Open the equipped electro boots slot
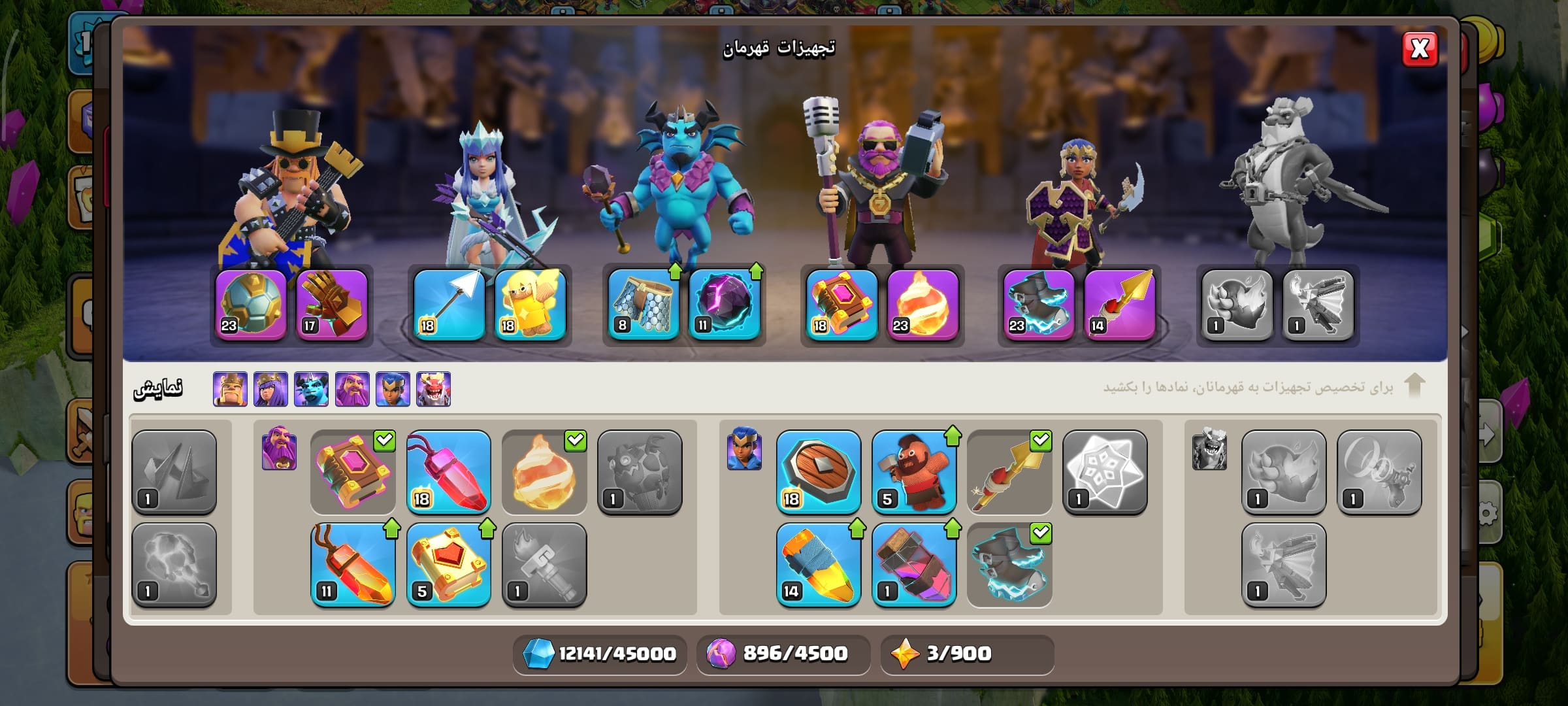 pos(1039,305)
